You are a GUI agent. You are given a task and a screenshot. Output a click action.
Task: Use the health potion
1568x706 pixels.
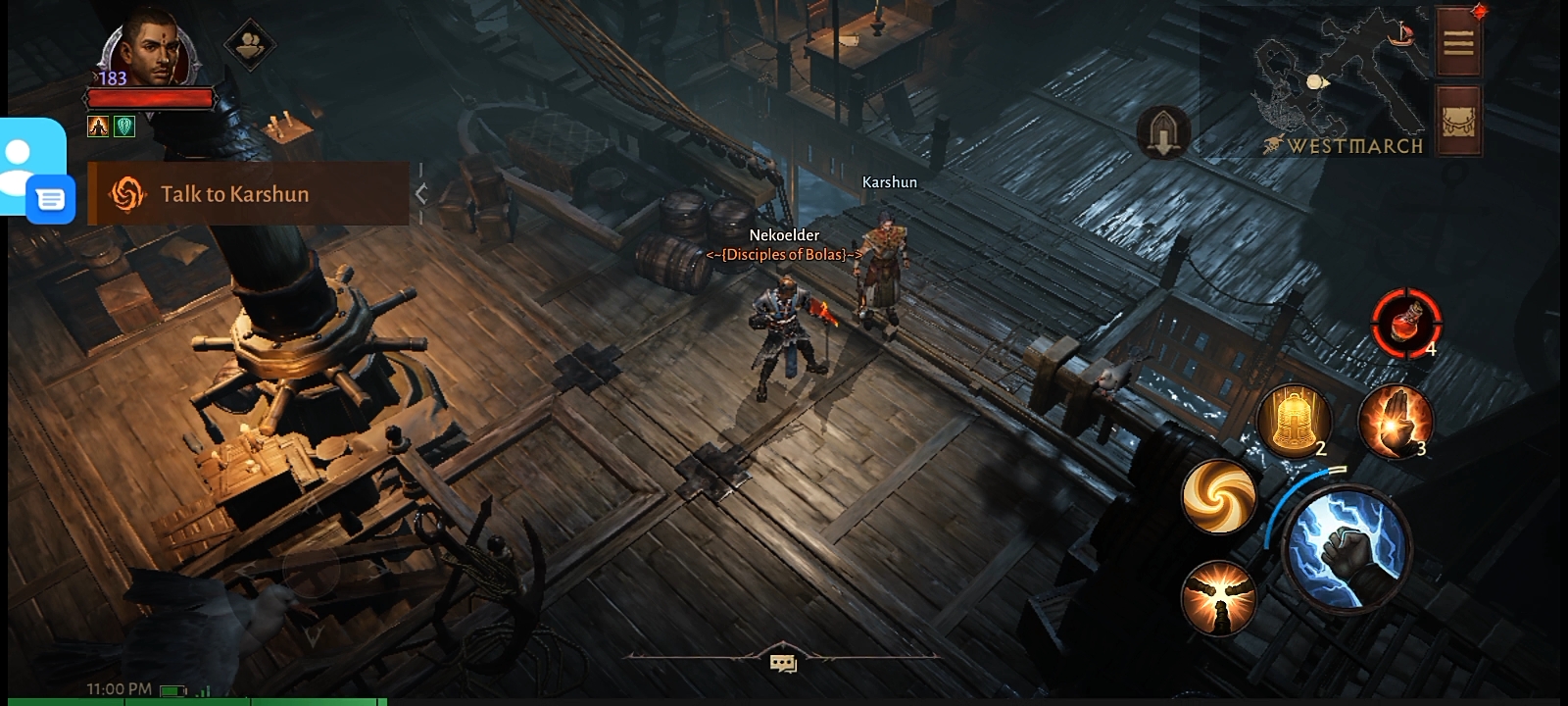pyautogui.click(x=1406, y=322)
